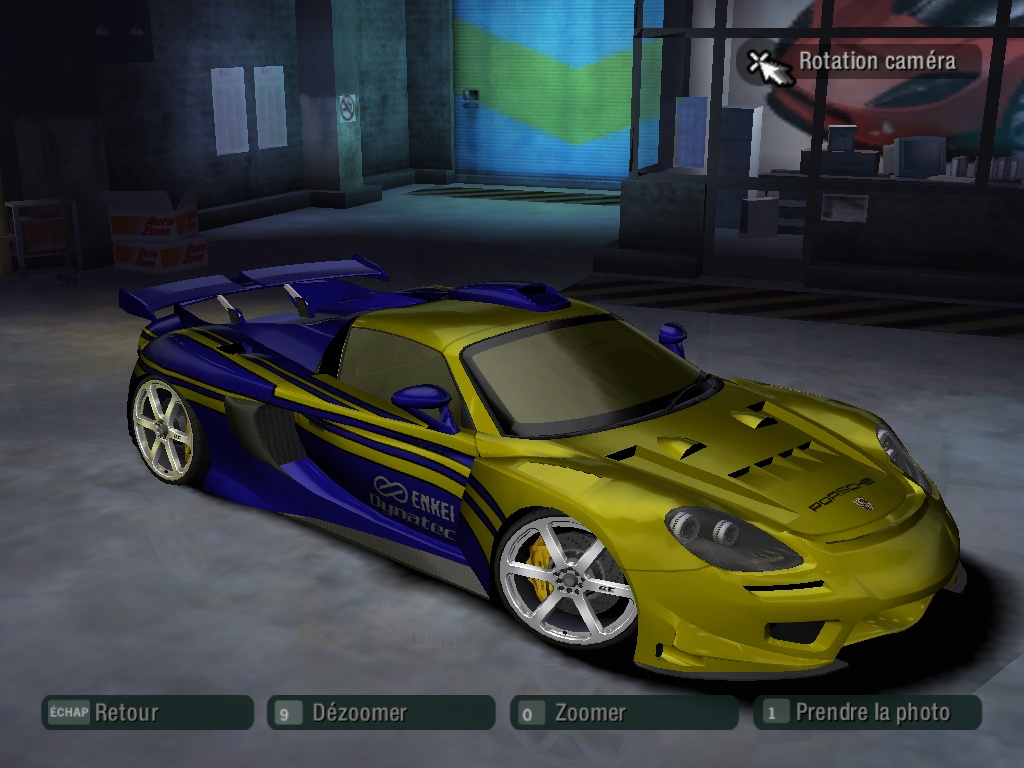This screenshot has height=768, width=1024.
Task: Activate Prendre la photo
Action: pos(866,713)
